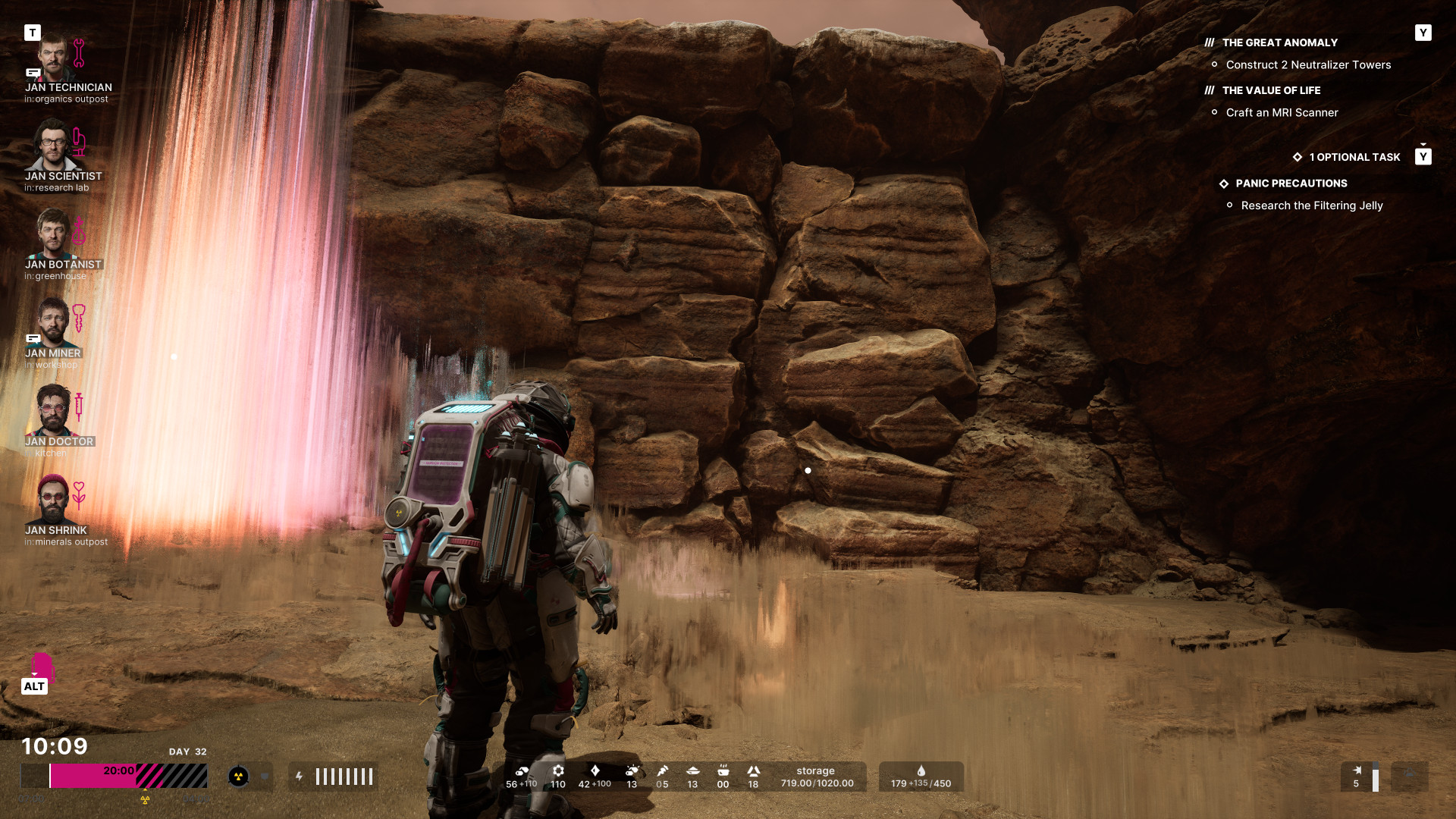Select Jan Scientist's crew portrait
The image size is (1456, 819).
pyautogui.click(x=53, y=146)
